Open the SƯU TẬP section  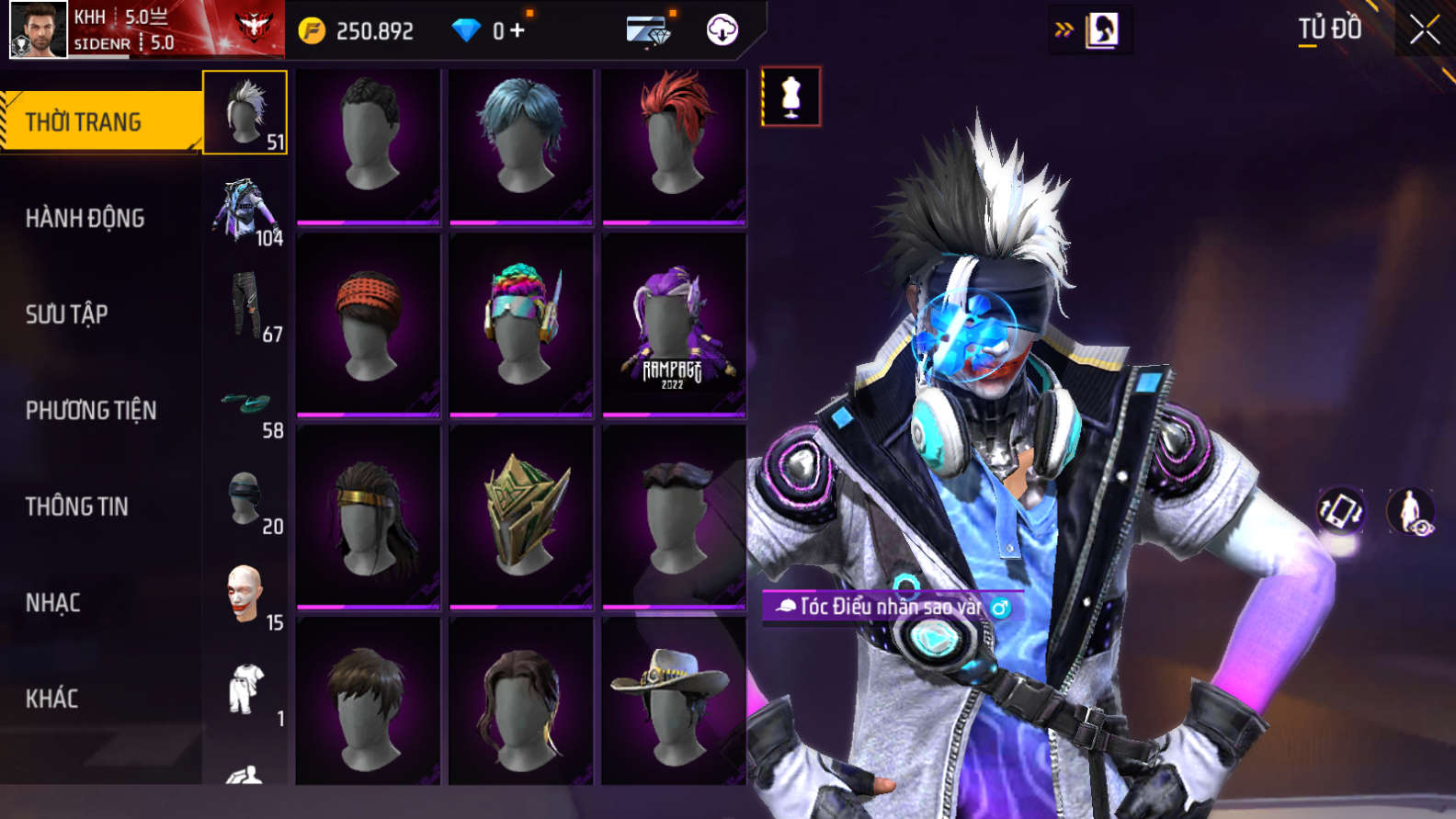(x=67, y=314)
